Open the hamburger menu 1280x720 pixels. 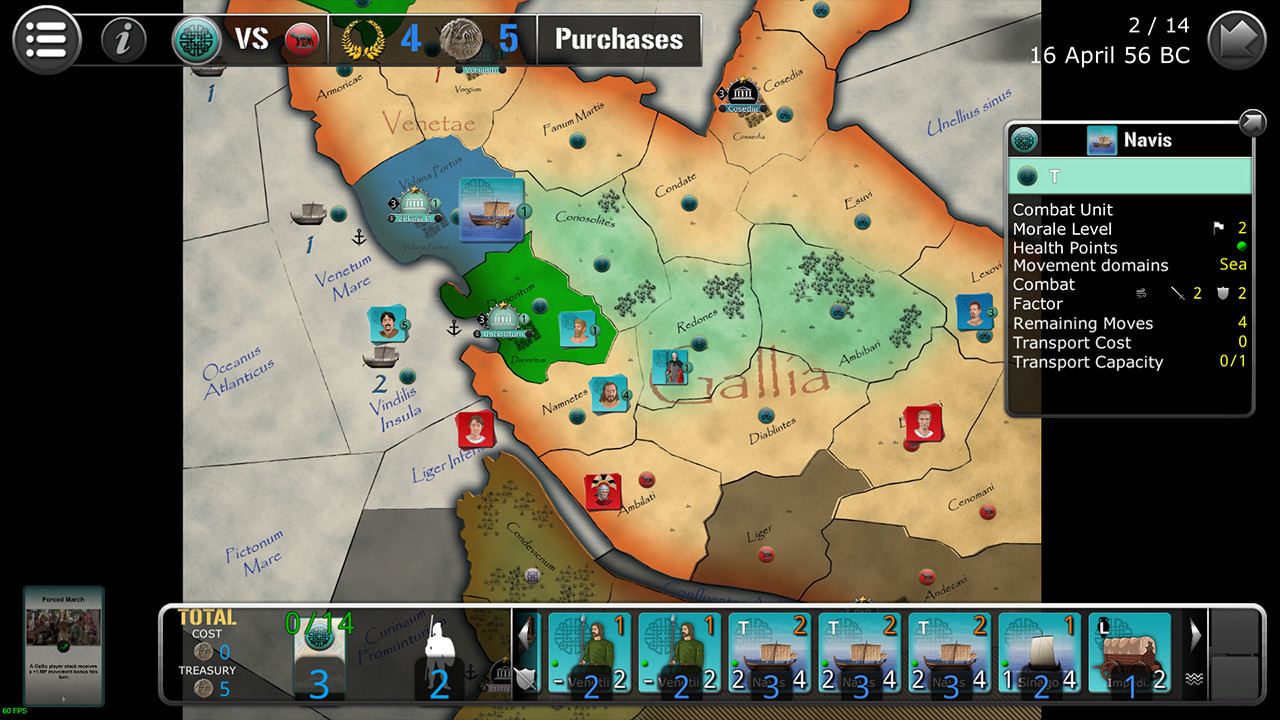pos(46,39)
